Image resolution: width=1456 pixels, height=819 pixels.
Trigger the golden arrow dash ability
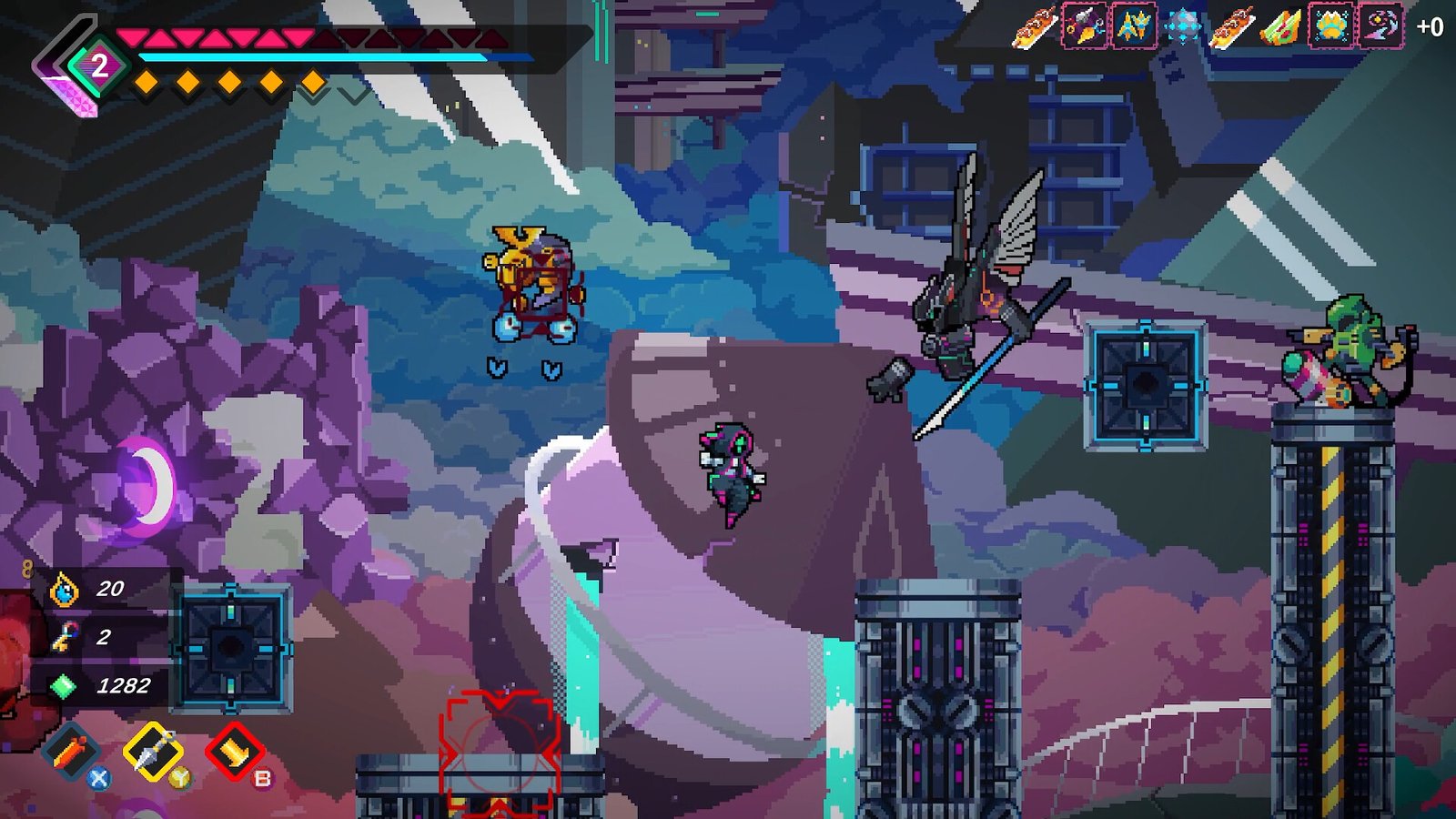[x=235, y=752]
